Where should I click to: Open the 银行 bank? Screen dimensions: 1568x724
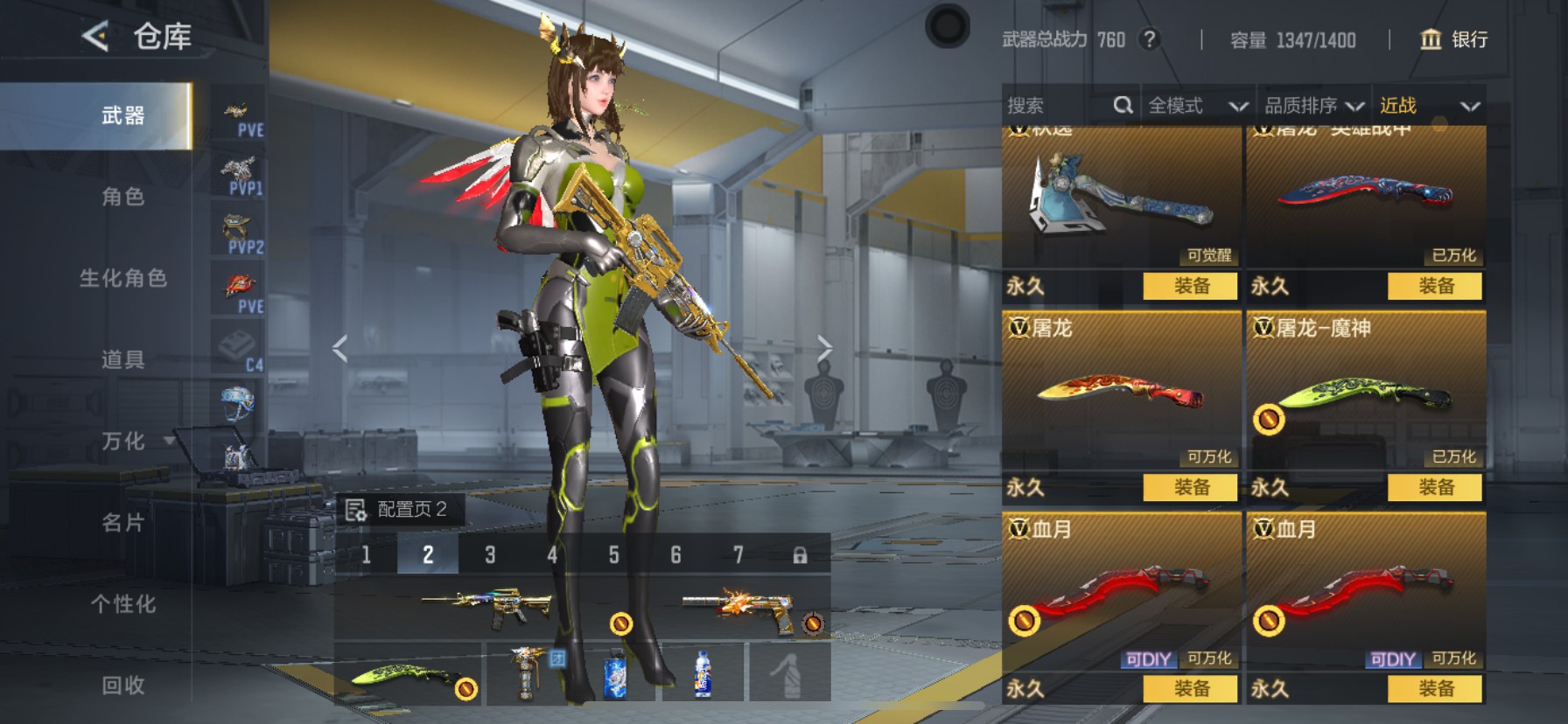pos(1453,39)
